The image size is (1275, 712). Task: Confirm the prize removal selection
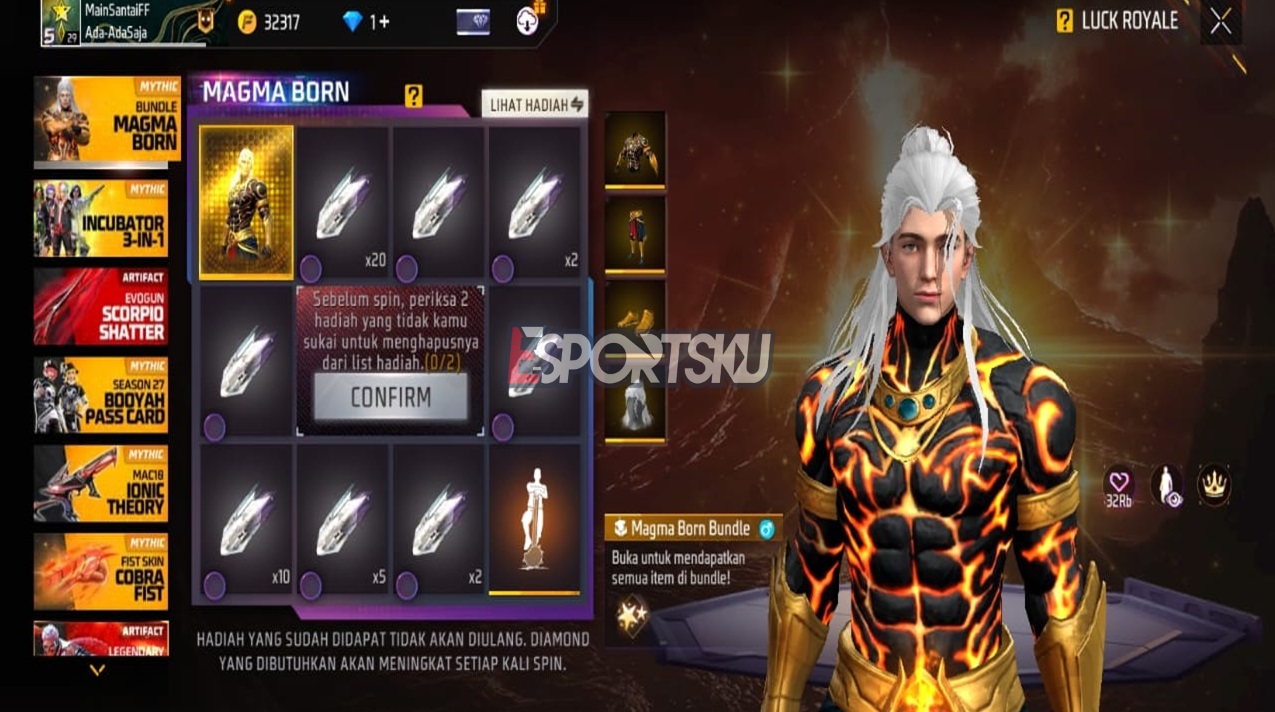tap(390, 397)
